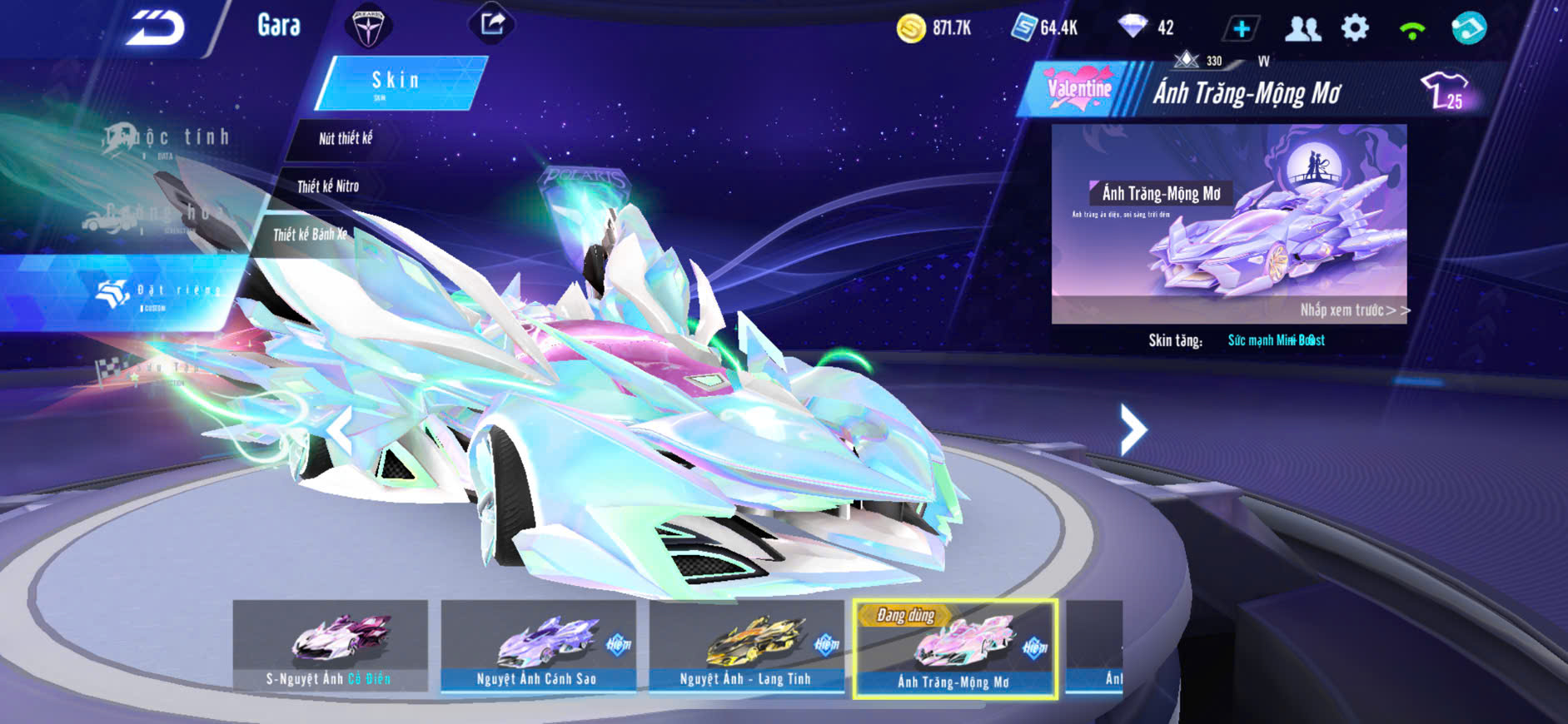Open Nút thiết kế option
1568x724 pixels.
click(x=346, y=138)
